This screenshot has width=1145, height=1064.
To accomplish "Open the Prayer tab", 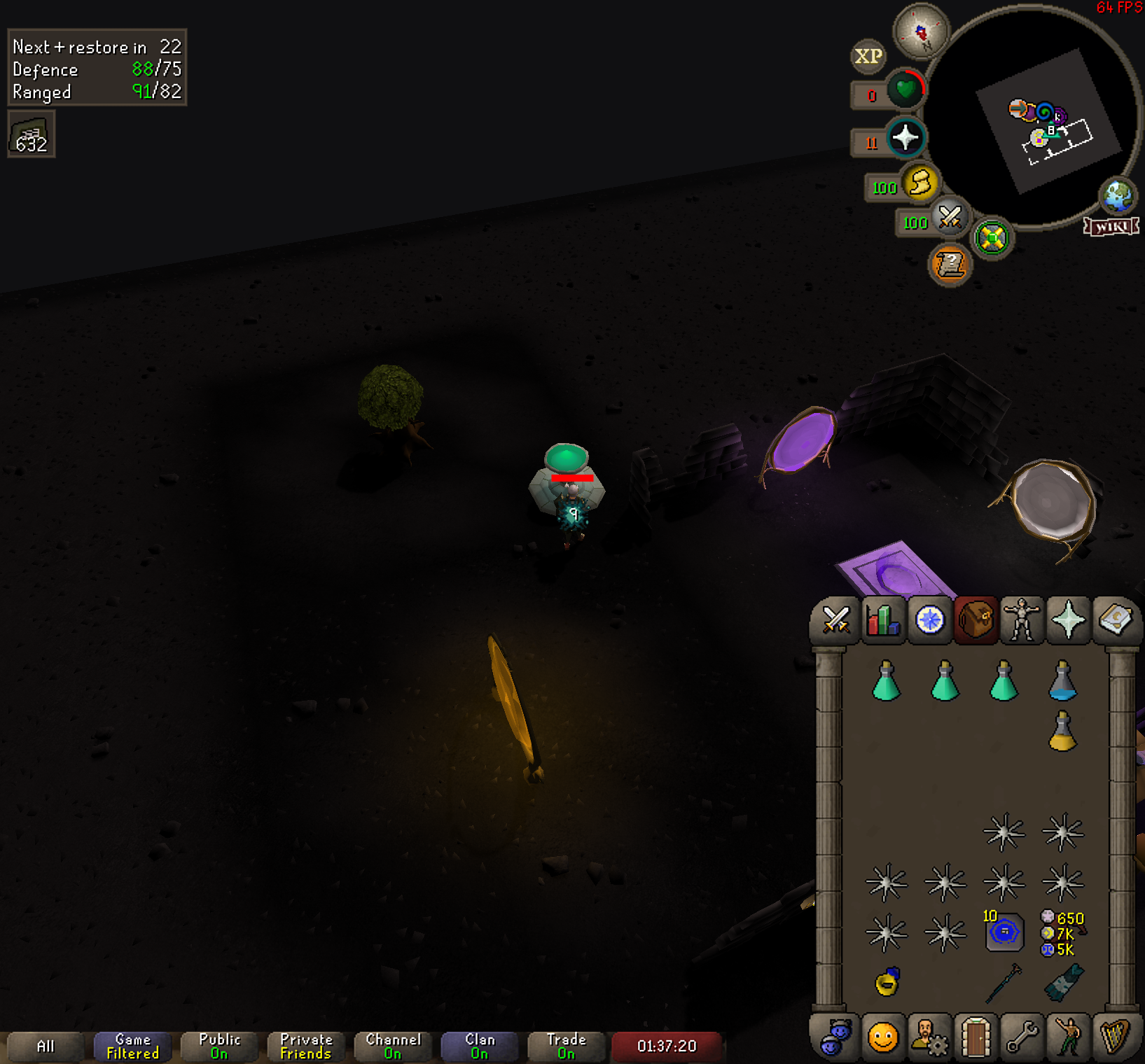I will [x=1069, y=620].
